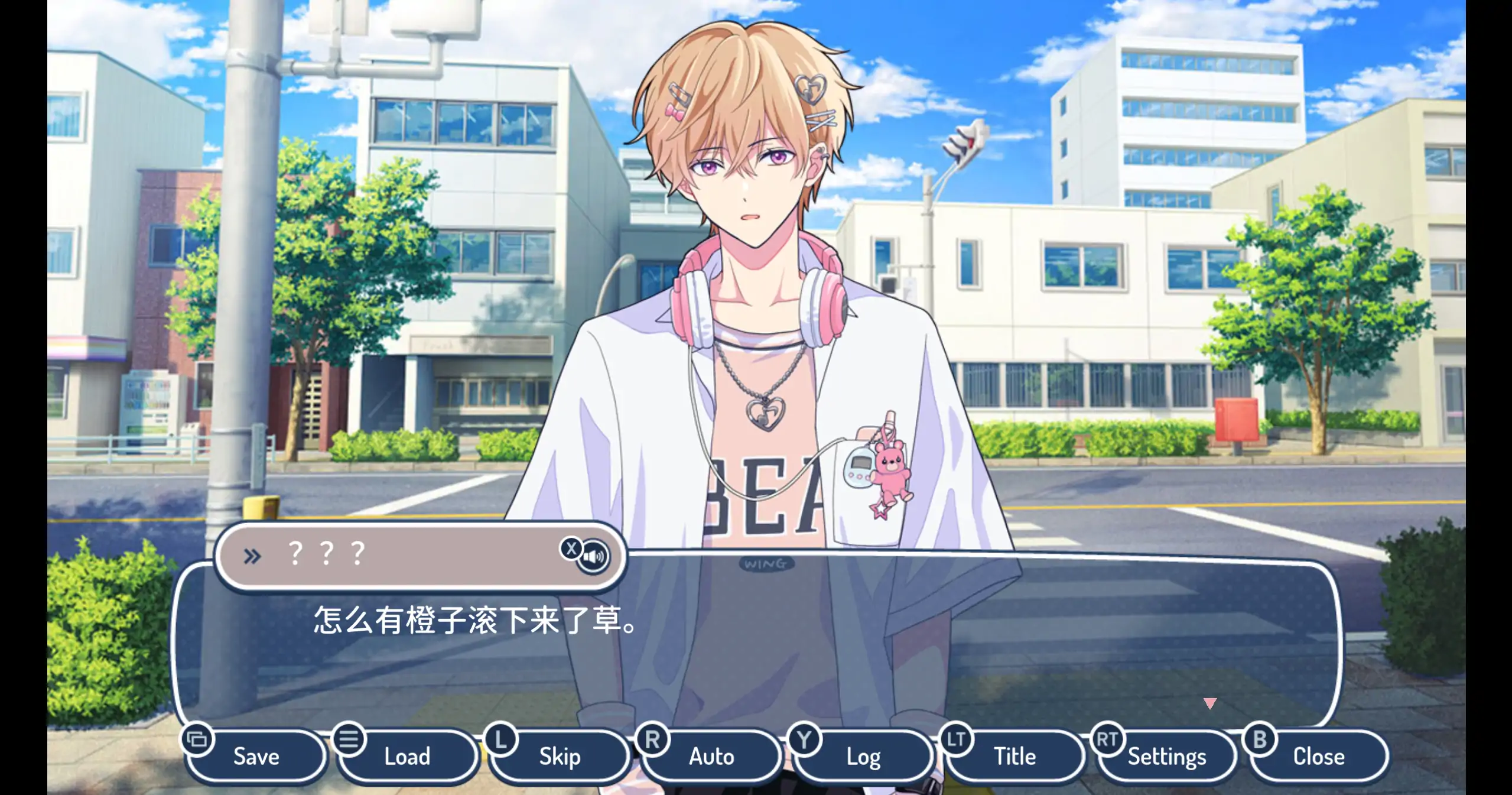
Task: Open the Save menu
Action: tap(256, 756)
